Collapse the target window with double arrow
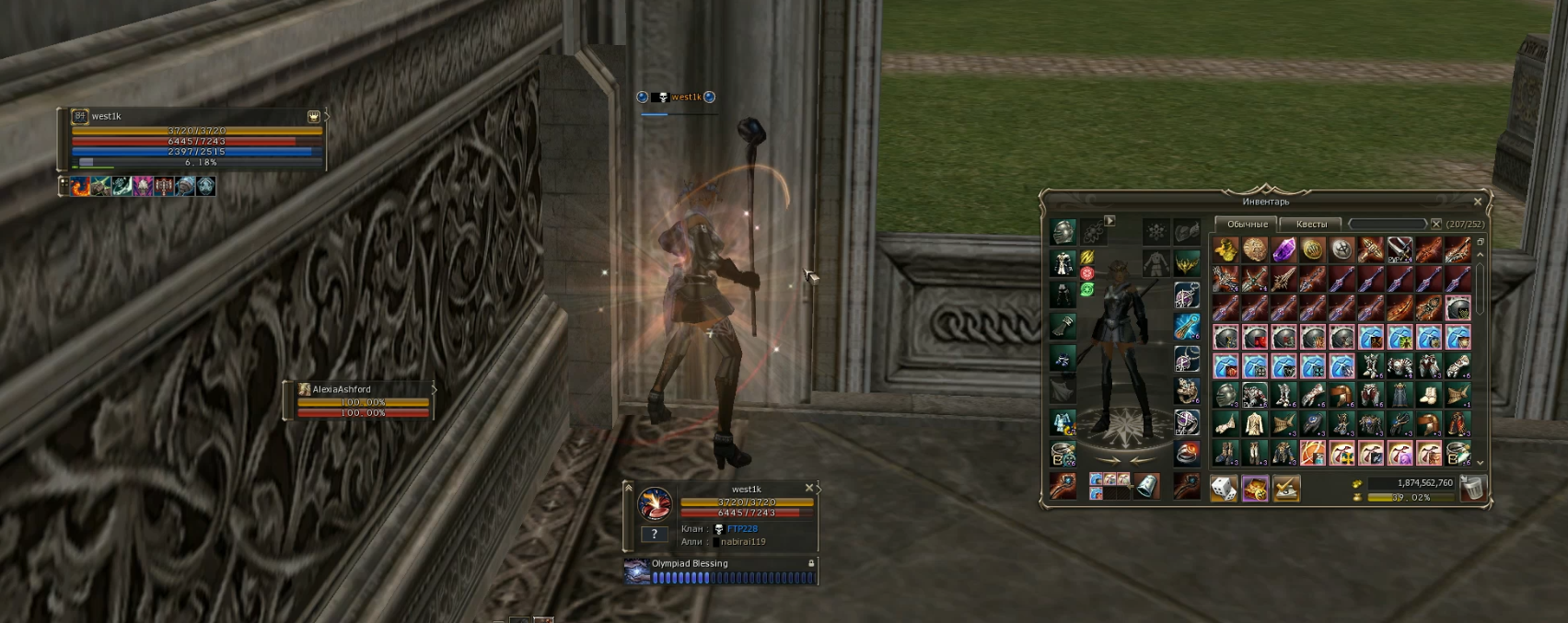 [629, 488]
